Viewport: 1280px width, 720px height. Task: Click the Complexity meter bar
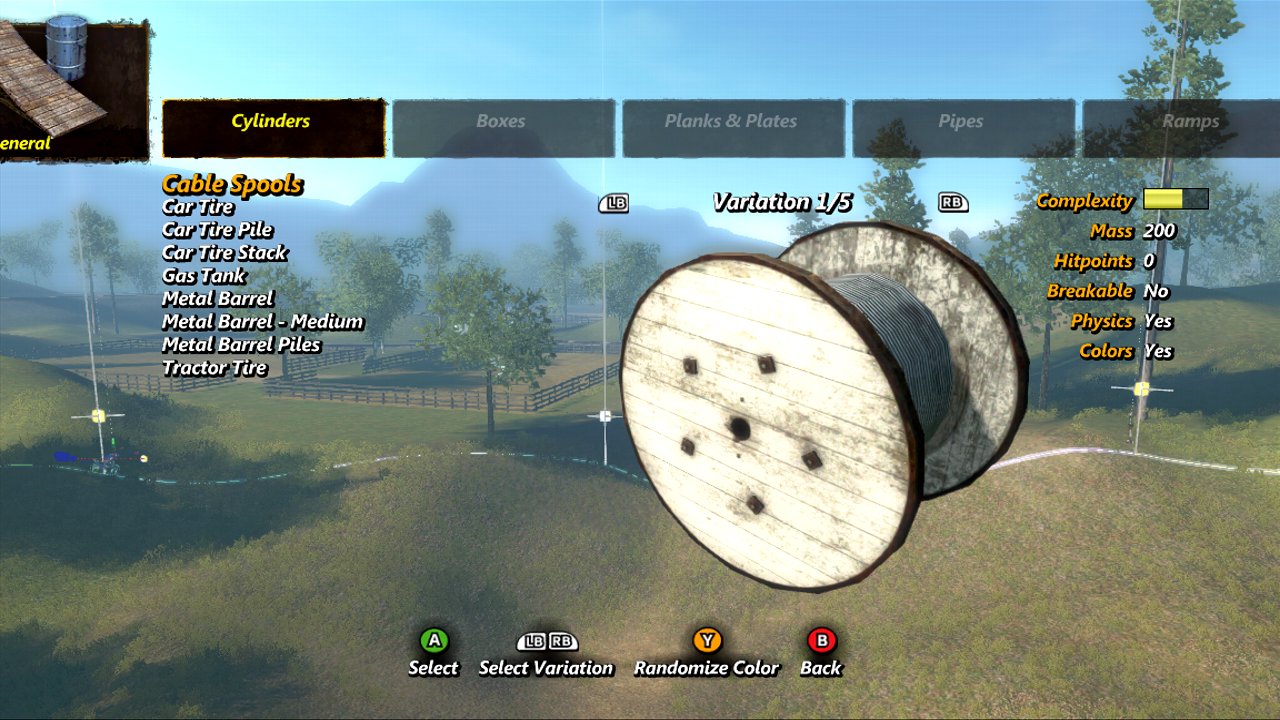click(1174, 199)
